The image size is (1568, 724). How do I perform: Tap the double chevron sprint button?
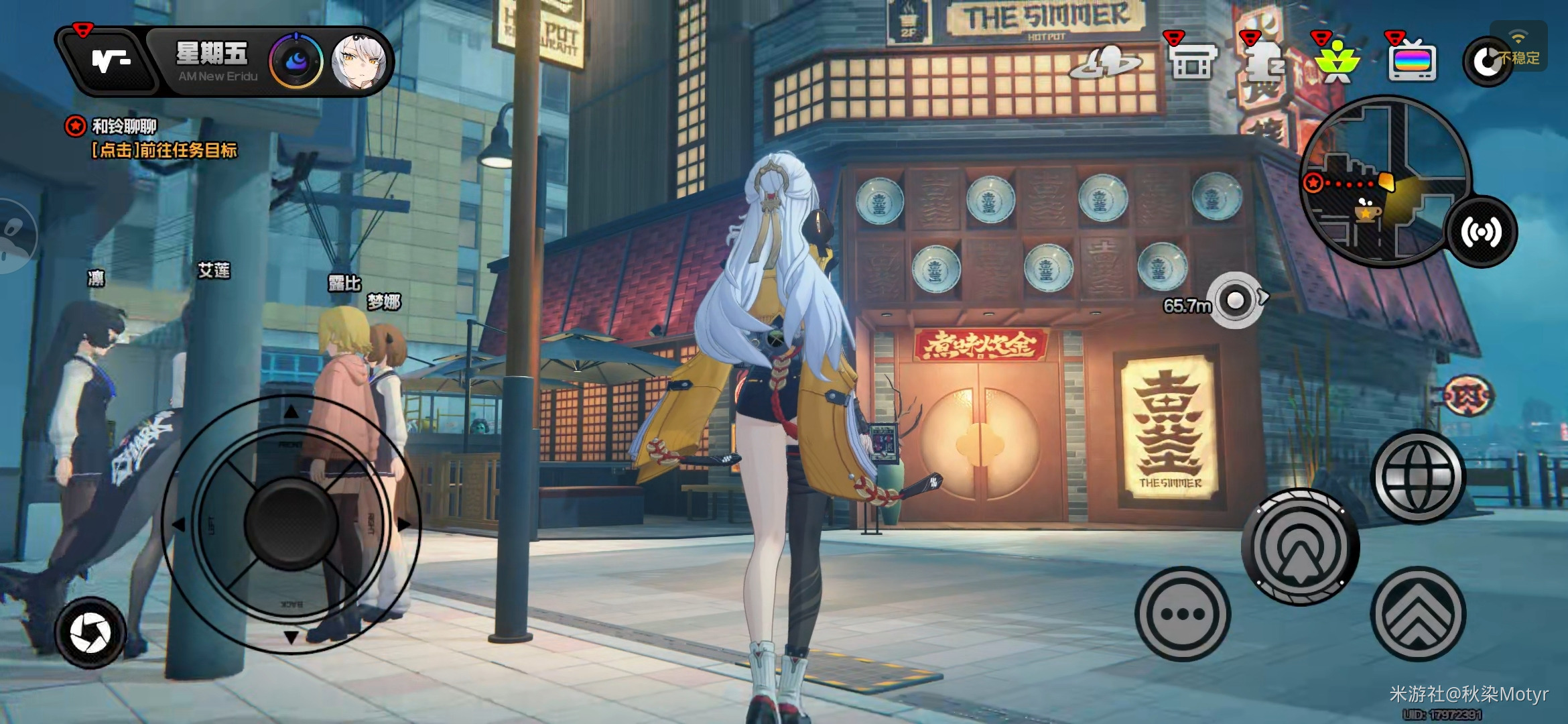1417,613
